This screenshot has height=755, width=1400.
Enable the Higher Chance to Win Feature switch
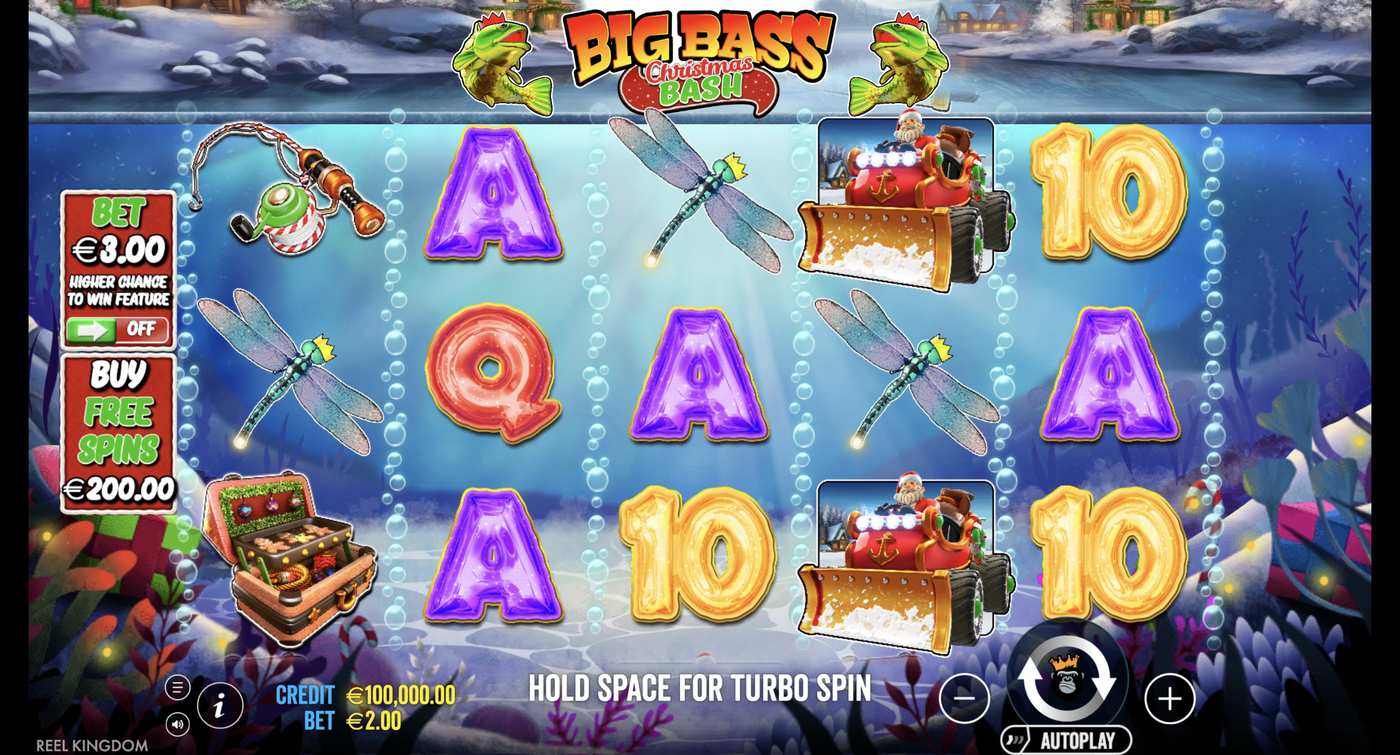coord(118,327)
